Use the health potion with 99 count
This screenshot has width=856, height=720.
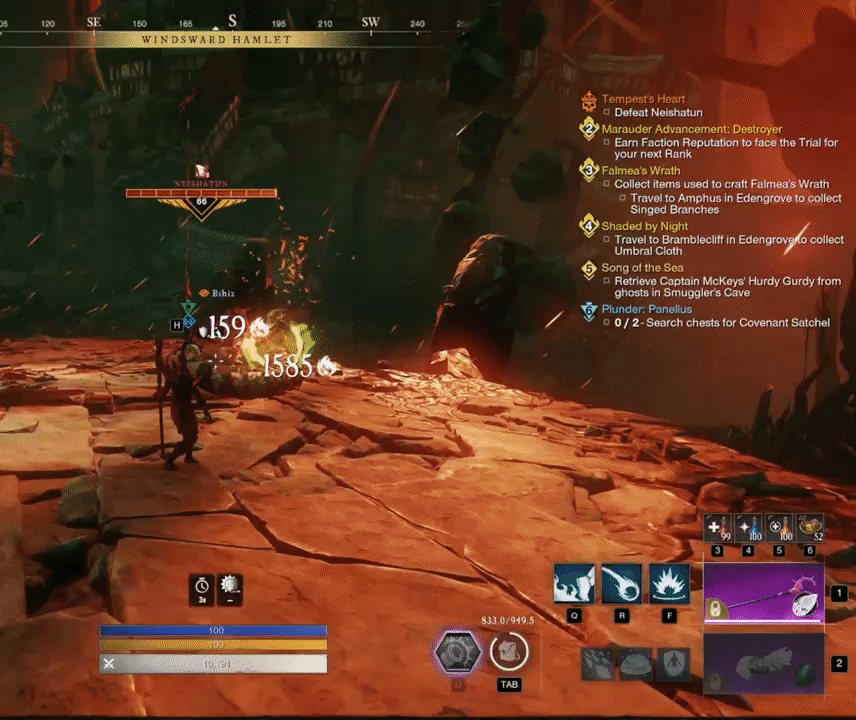pyautogui.click(x=717, y=528)
